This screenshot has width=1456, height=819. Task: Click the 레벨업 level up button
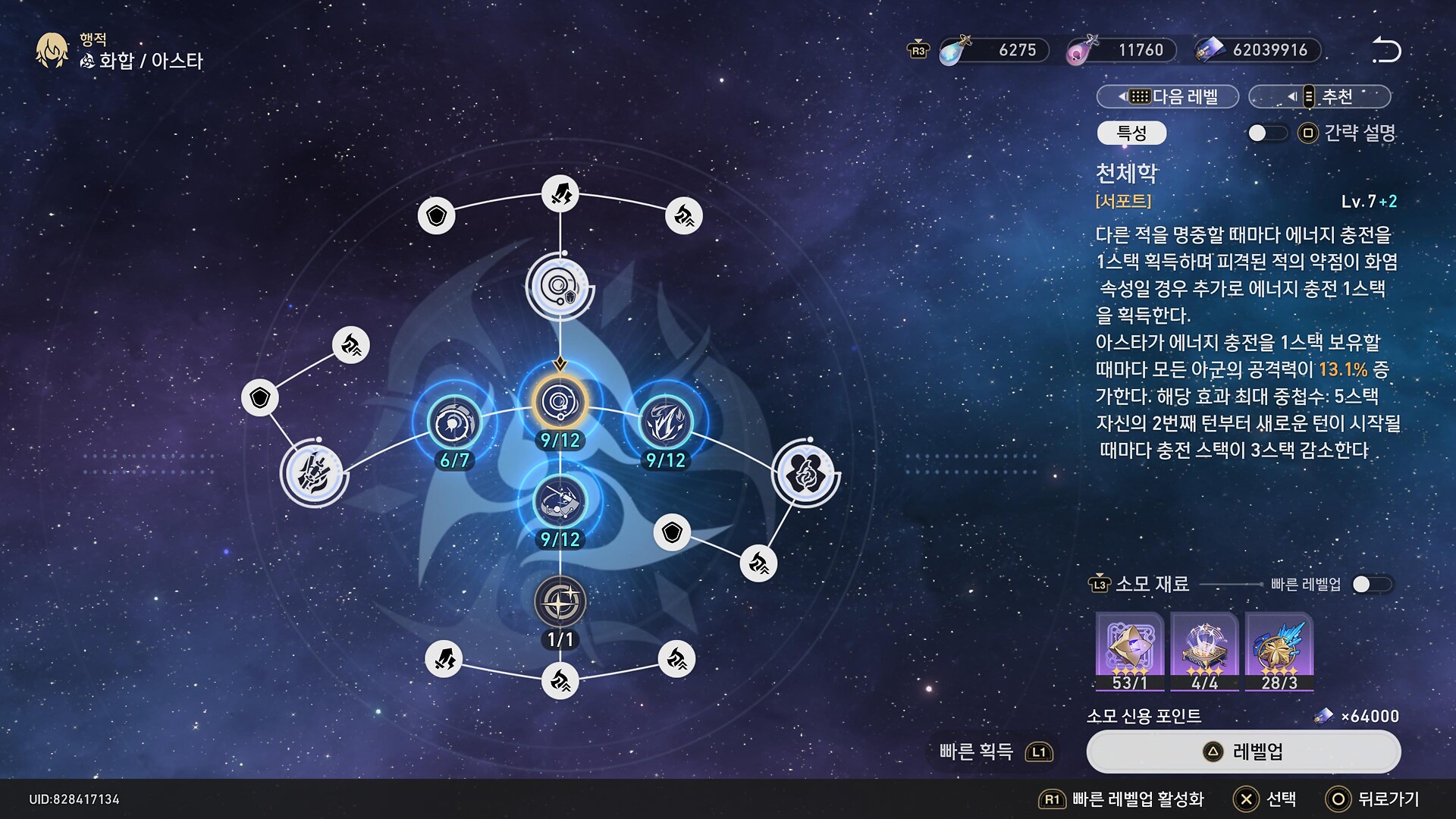(x=1243, y=752)
